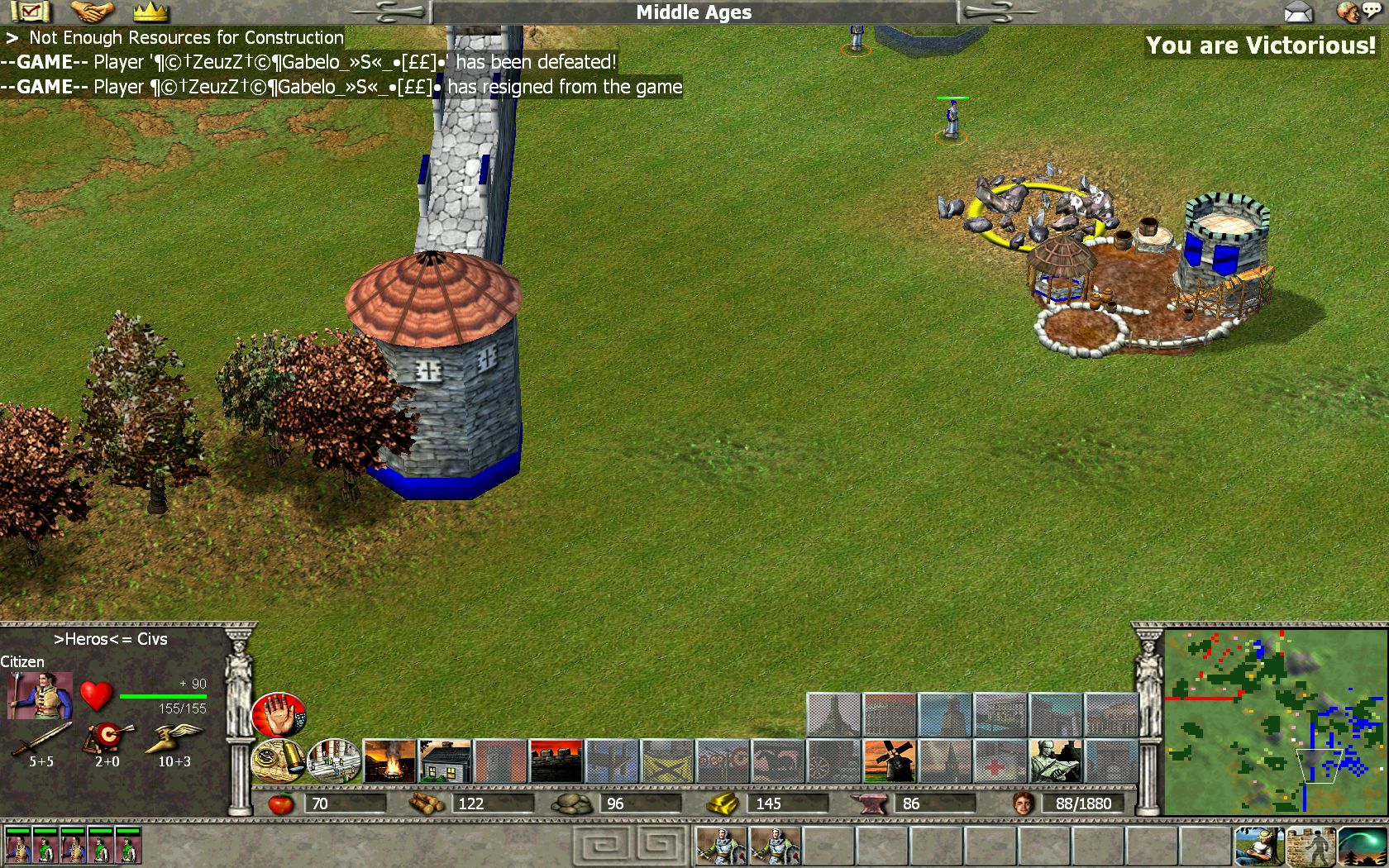1389x868 pixels.
Task: Click the round white temple columns button
Action: [x=334, y=761]
